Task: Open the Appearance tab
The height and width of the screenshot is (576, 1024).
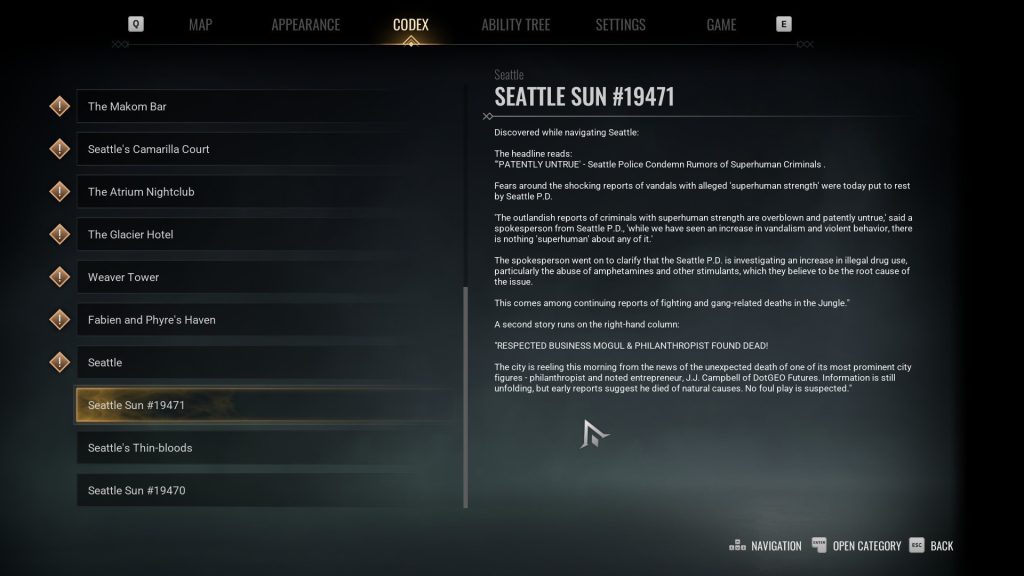Action: pyautogui.click(x=305, y=24)
